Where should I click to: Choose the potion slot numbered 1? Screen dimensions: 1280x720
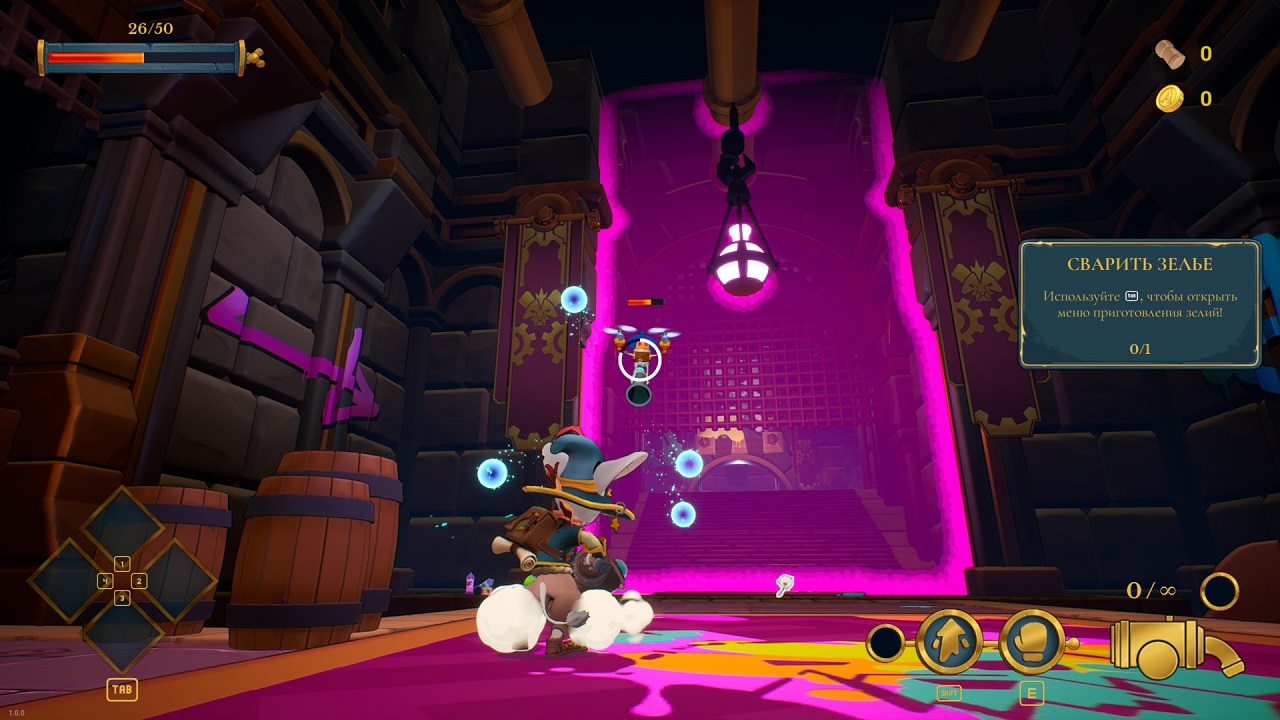click(x=122, y=530)
